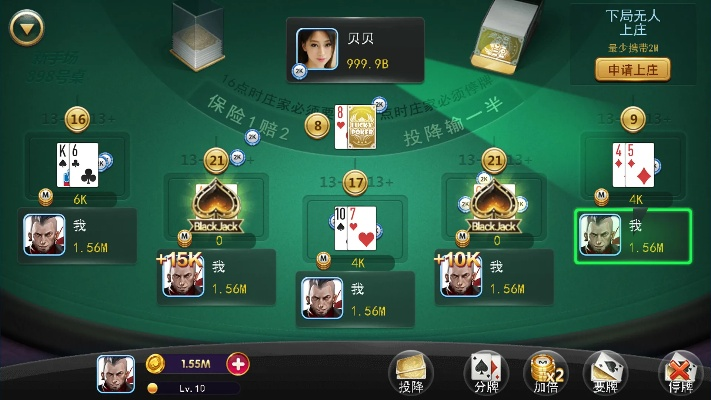Screen dimensions: 711x400
Task: Select the player seat with the +10K win
Action: 495,277
